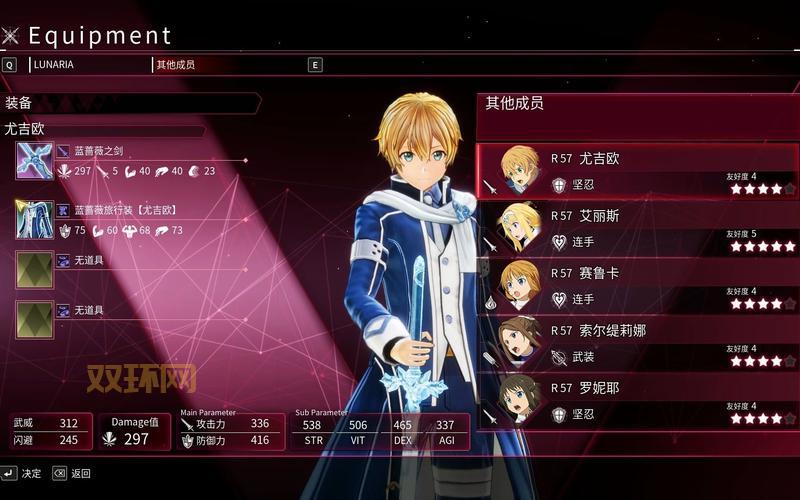The image size is (800, 500).
Task: Choose party member 艾丽斯
Action: (637, 228)
